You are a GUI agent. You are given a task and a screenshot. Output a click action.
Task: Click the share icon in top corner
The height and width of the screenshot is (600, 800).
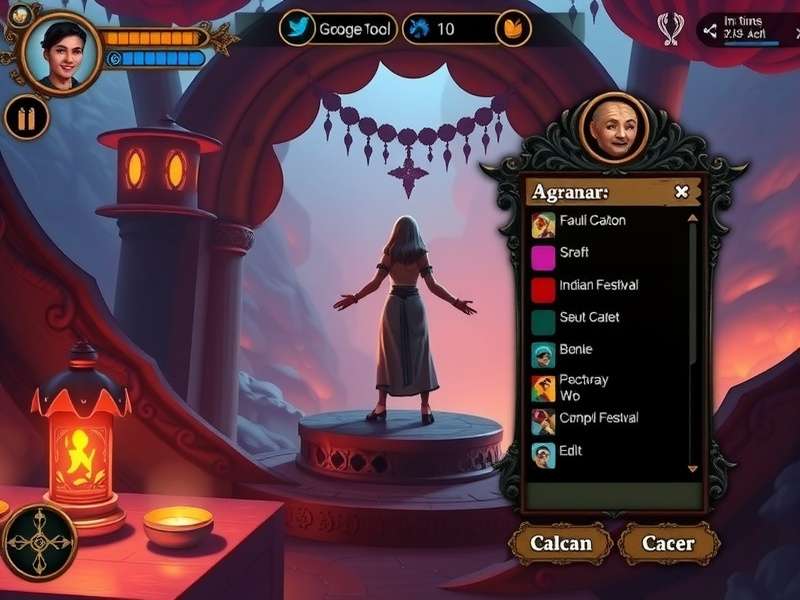coord(711,30)
